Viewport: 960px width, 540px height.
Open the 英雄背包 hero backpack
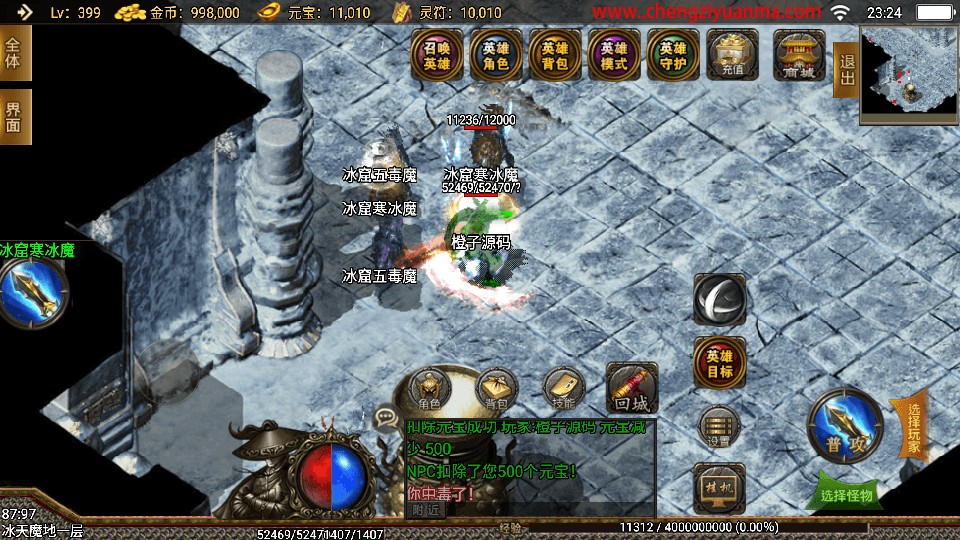pos(555,56)
